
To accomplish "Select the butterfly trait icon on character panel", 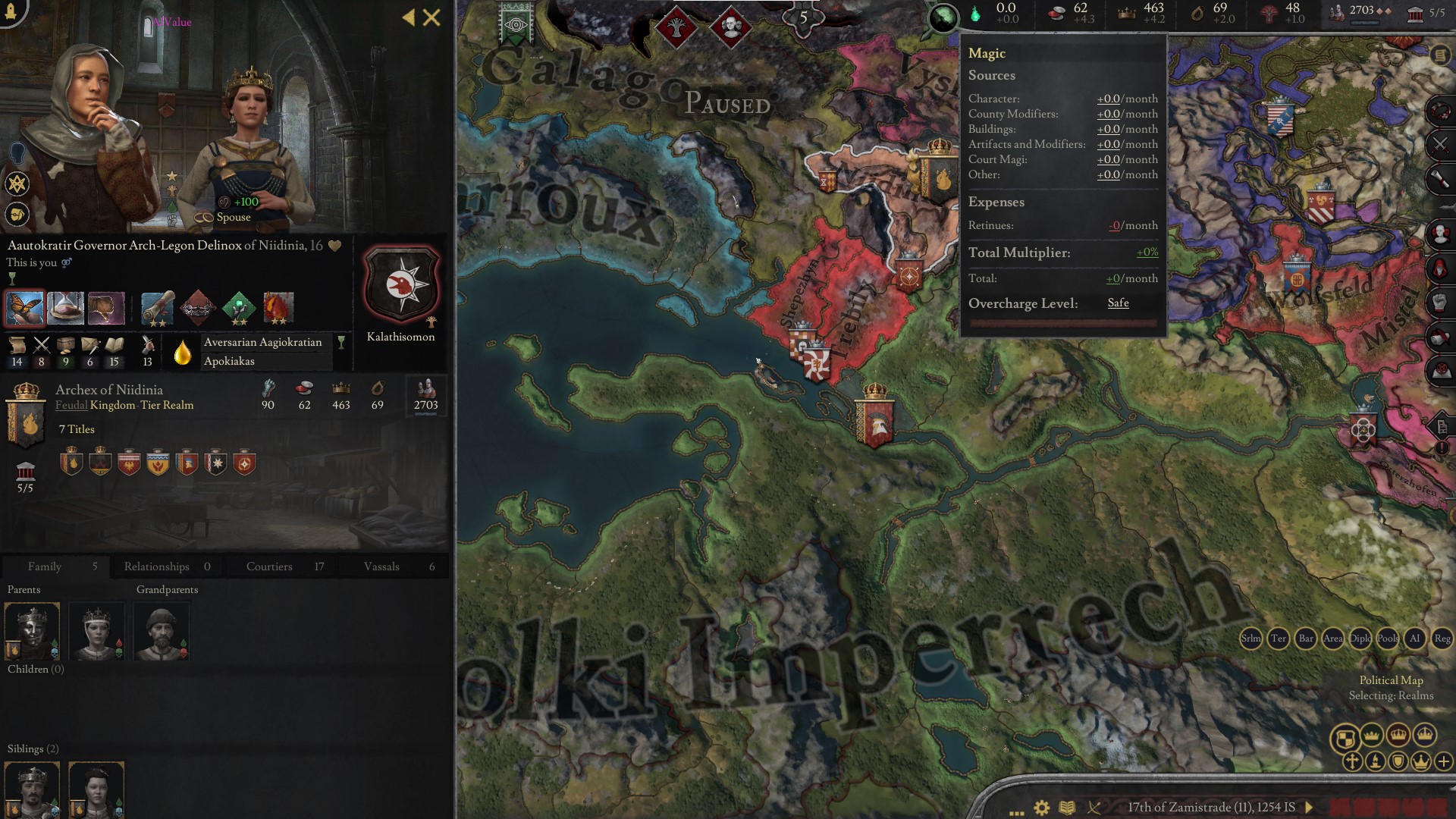I will 25,306.
